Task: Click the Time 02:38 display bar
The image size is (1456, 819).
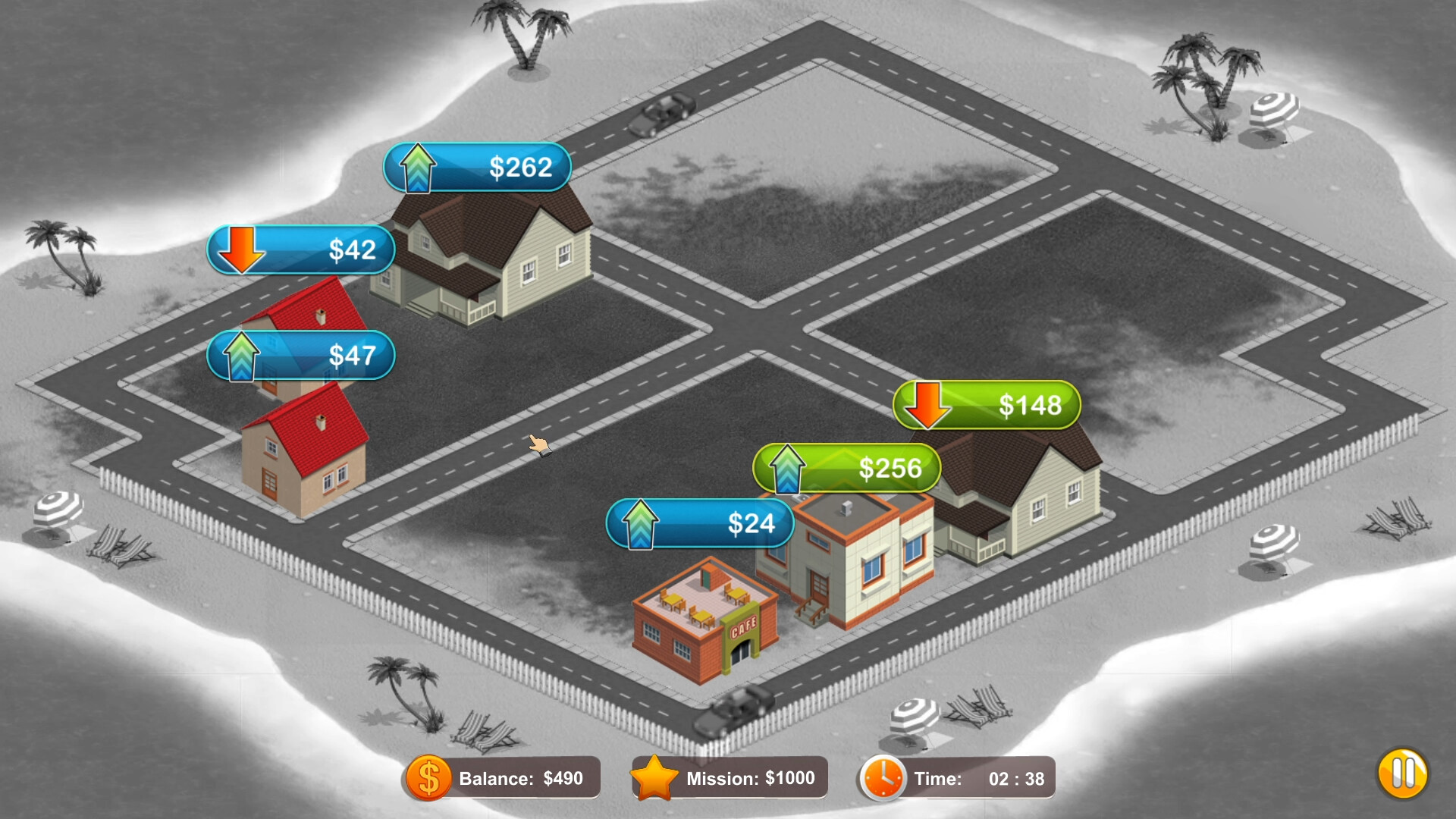Action: [978, 778]
